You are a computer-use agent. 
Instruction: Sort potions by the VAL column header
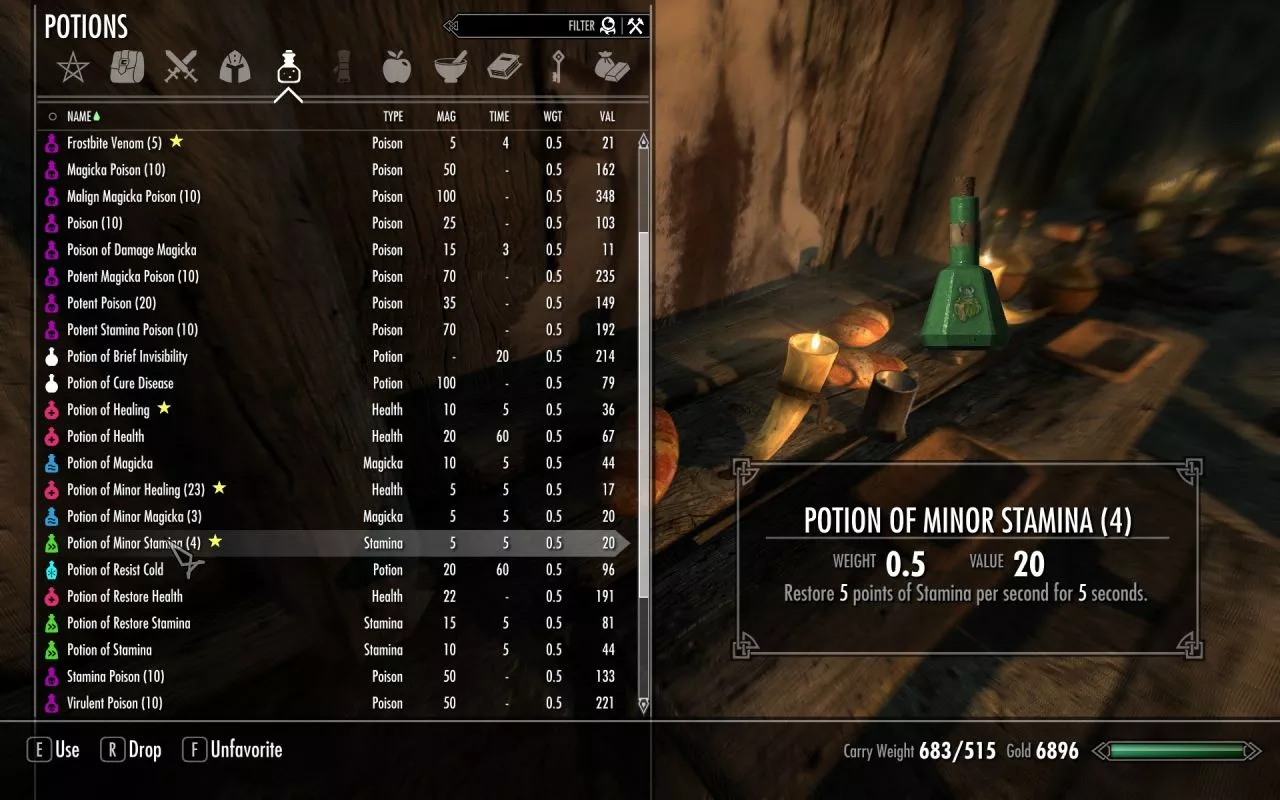point(606,117)
